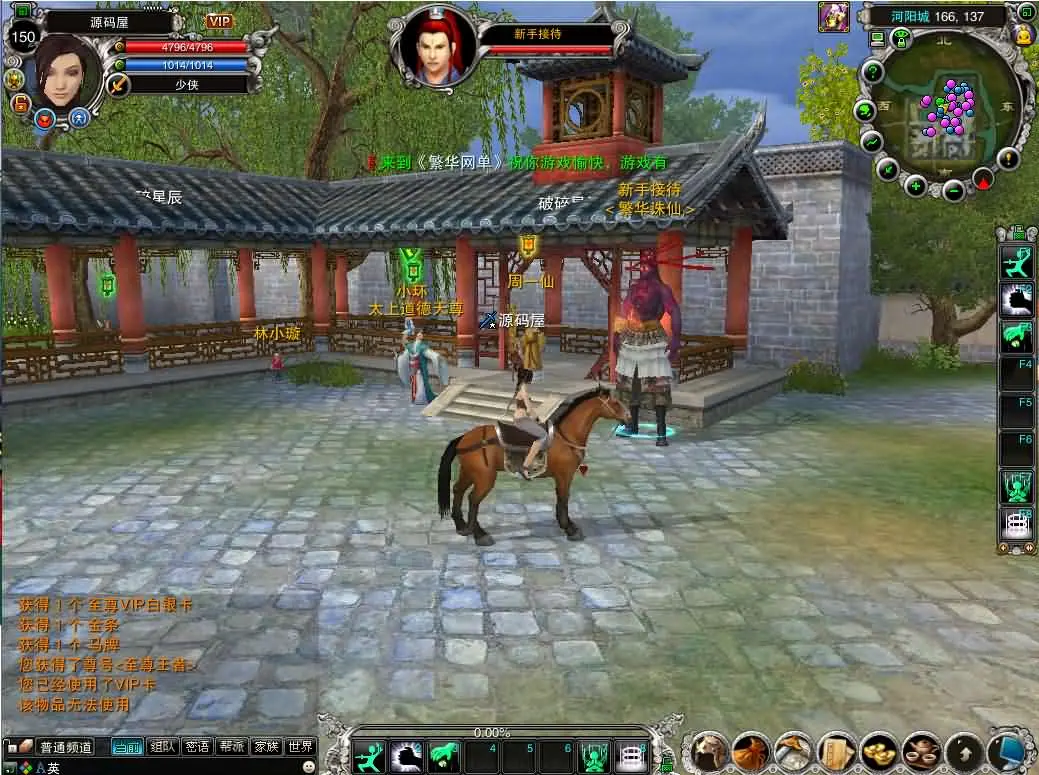The image size is (1039, 775).
Task: Open the 普通频道 channel selector
Action: pyautogui.click(x=65, y=746)
